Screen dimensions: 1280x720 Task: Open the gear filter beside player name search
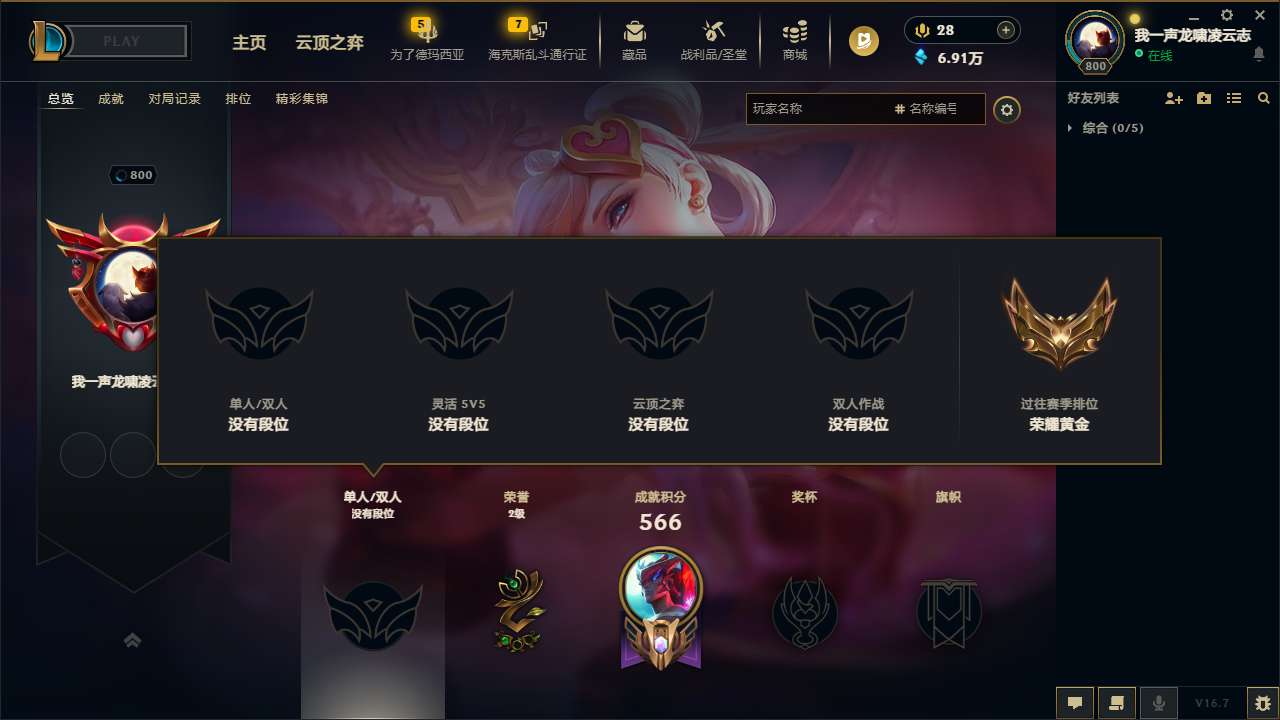[x=1007, y=110]
